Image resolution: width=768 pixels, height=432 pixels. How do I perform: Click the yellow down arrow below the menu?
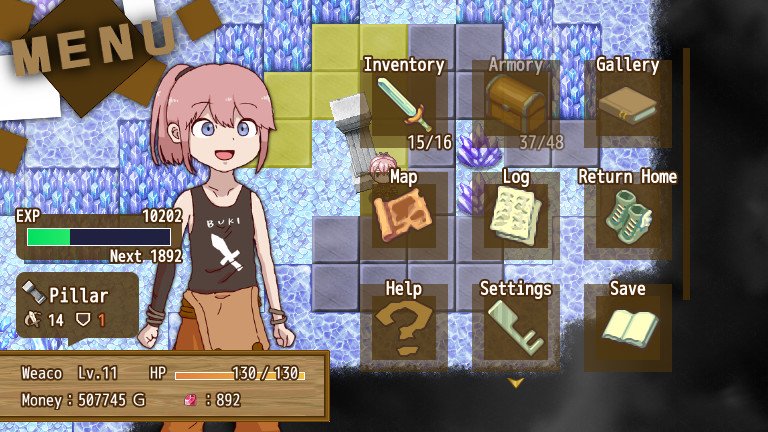pyautogui.click(x=516, y=382)
